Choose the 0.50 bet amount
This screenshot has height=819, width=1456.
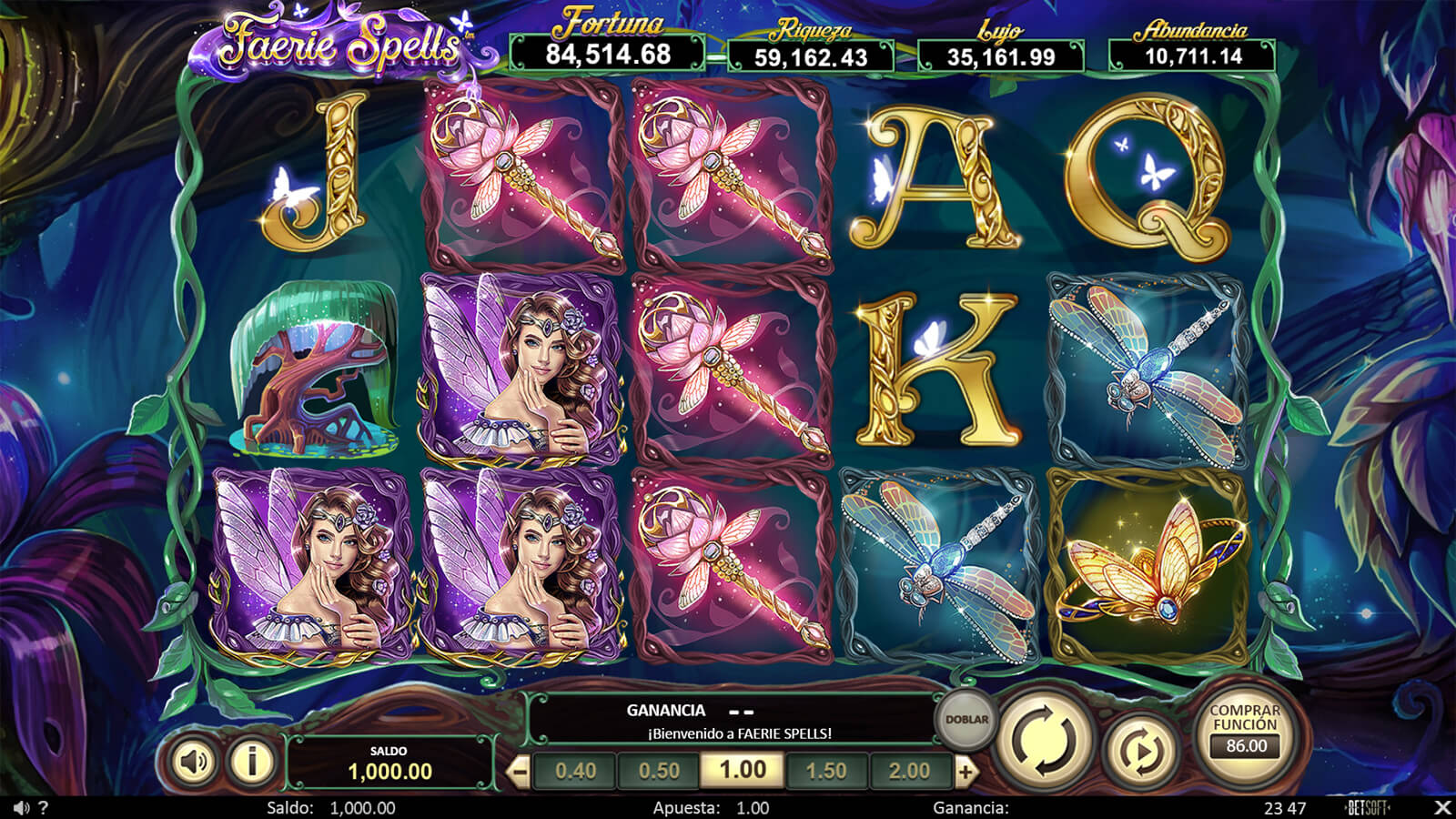[659, 771]
